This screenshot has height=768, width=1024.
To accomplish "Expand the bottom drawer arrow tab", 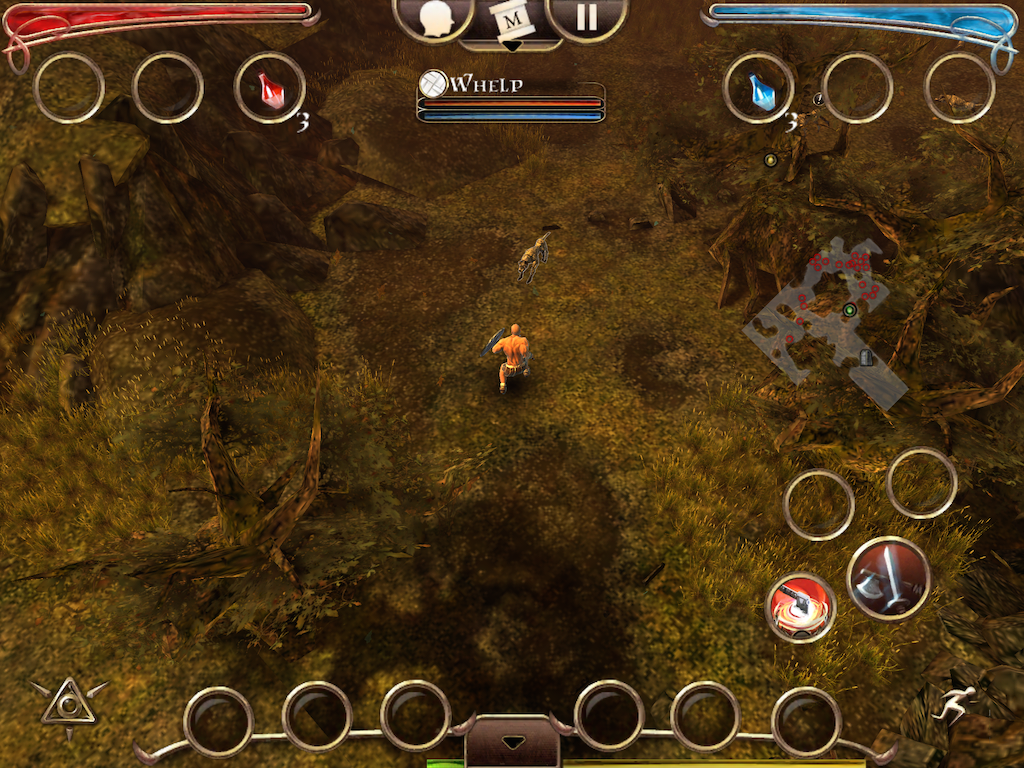I will pyautogui.click(x=511, y=743).
